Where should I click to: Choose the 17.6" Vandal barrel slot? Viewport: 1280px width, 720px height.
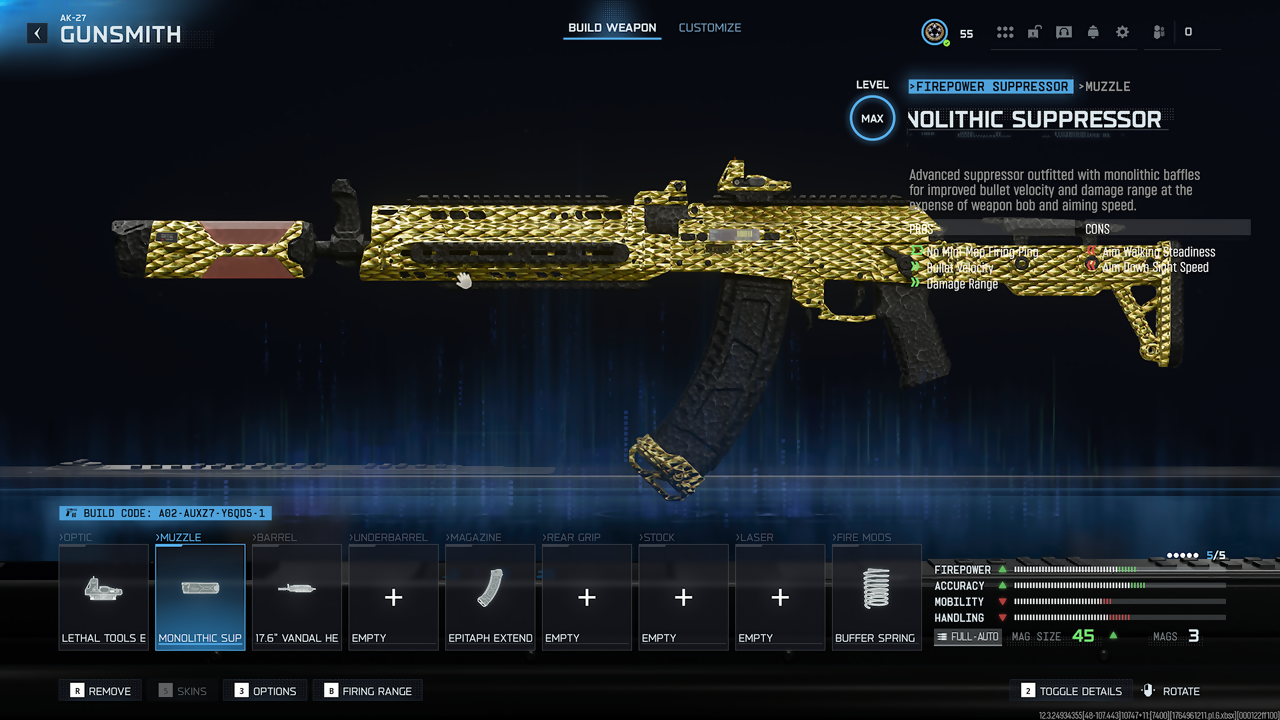click(297, 597)
